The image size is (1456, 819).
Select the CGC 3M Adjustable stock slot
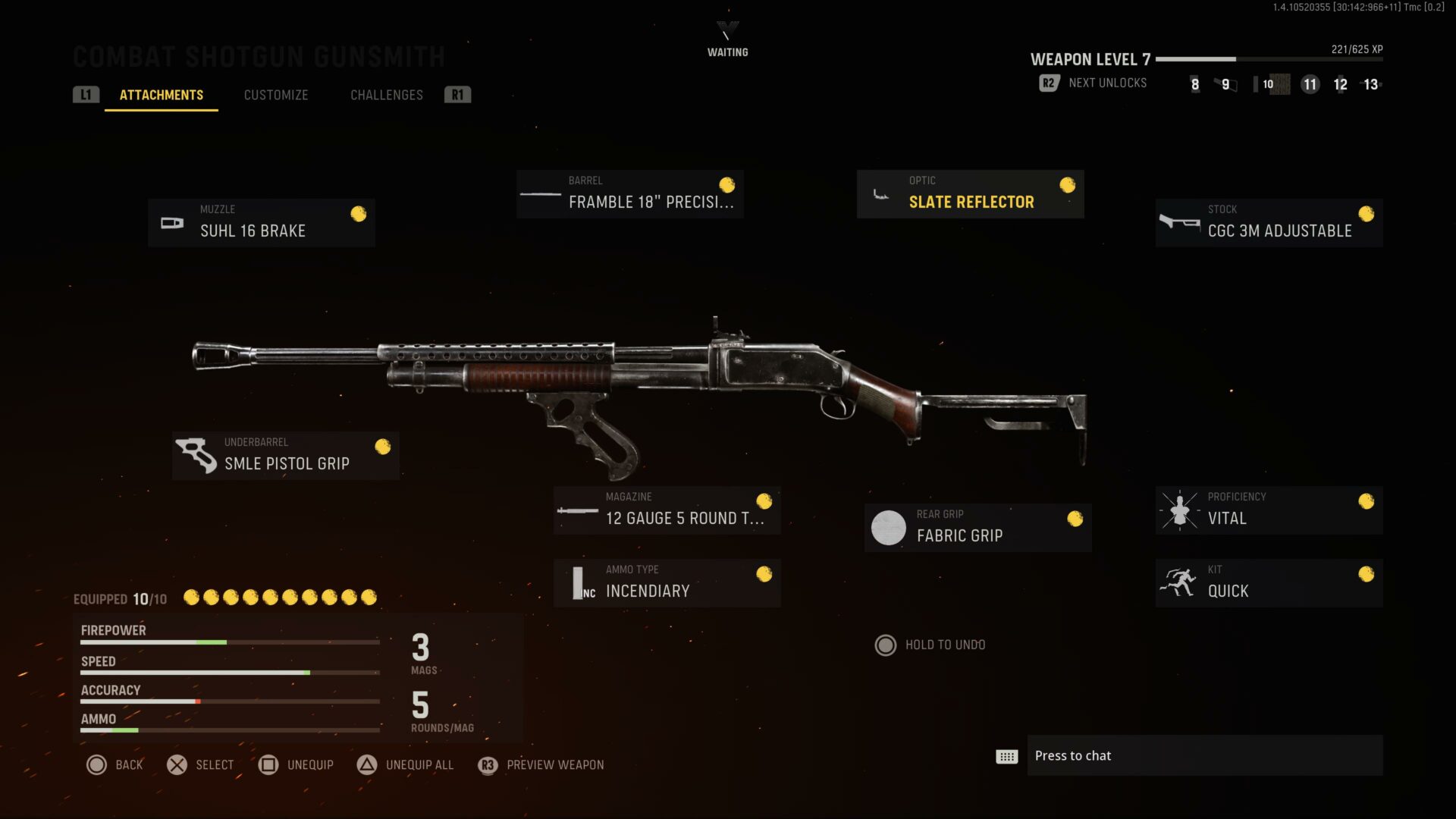1269,223
